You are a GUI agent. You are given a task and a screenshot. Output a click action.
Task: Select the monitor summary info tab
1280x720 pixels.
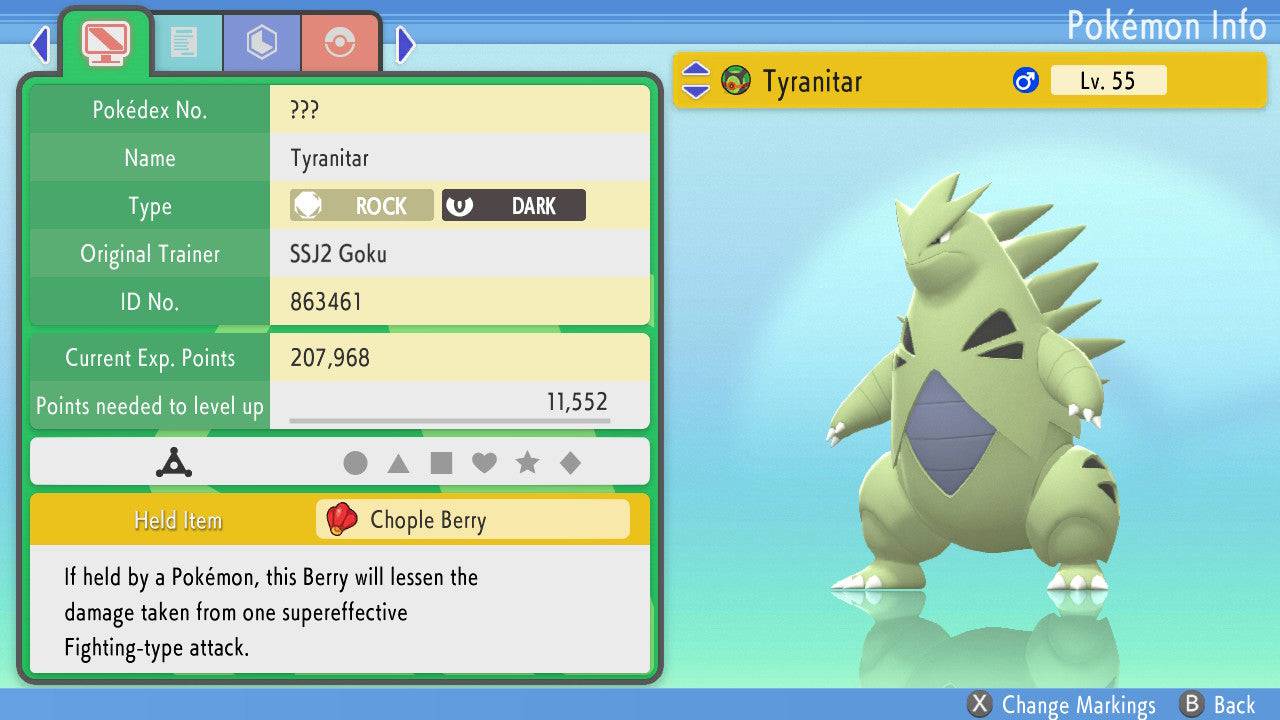point(105,42)
